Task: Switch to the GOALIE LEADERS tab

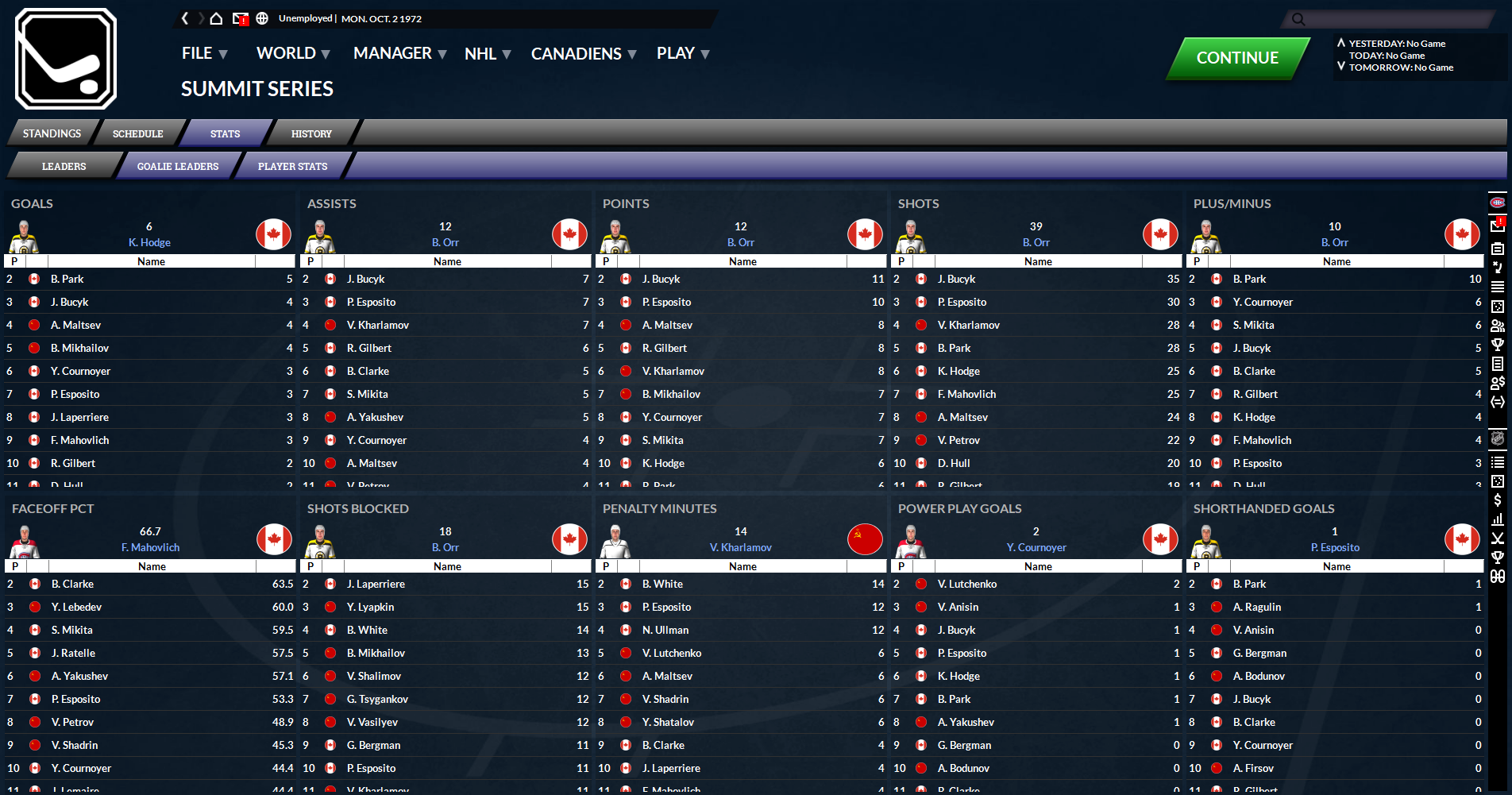Action: pyautogui.click(x=177, y=166)
